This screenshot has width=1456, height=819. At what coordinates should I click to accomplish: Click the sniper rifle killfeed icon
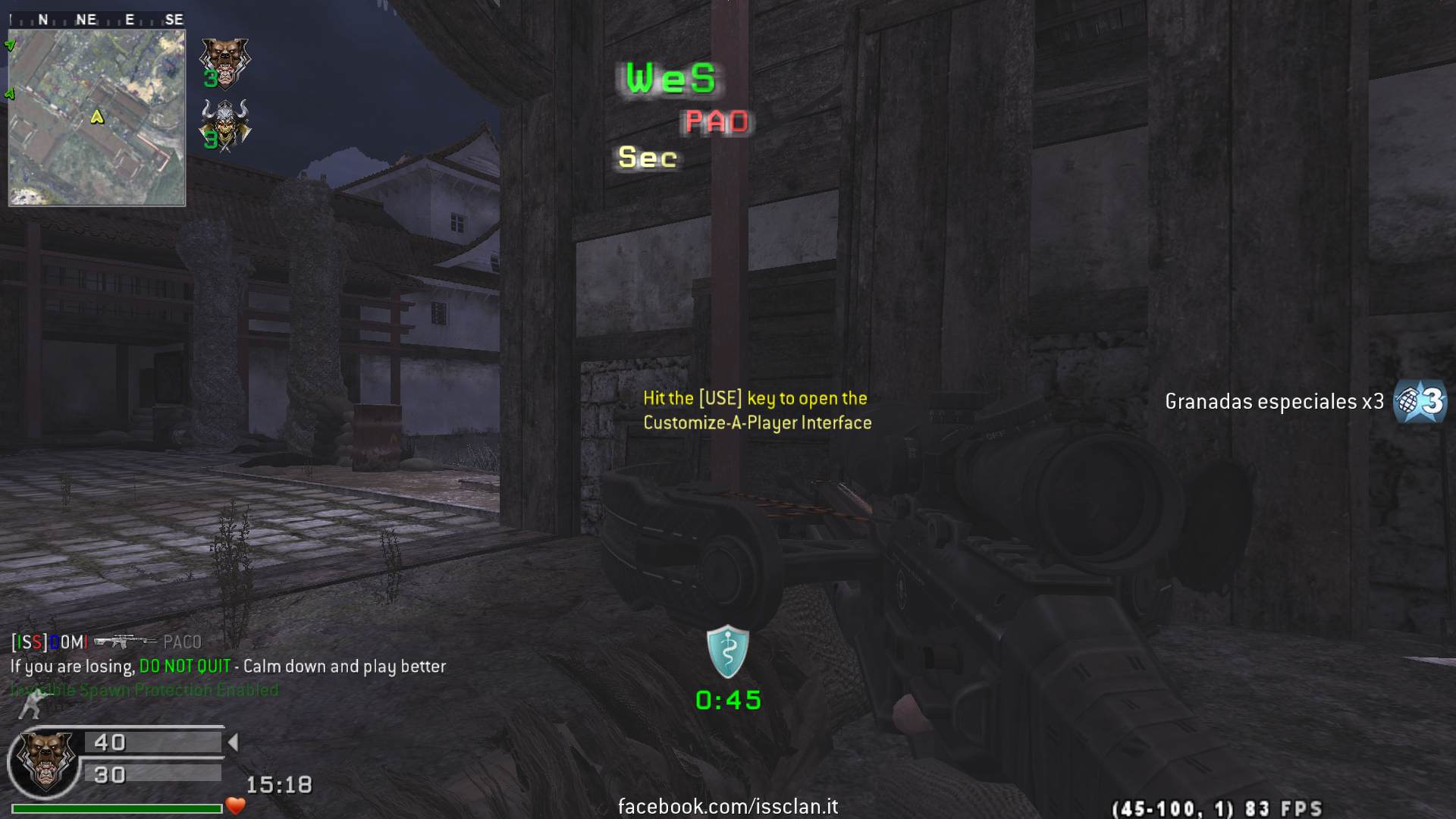point(124,642)
